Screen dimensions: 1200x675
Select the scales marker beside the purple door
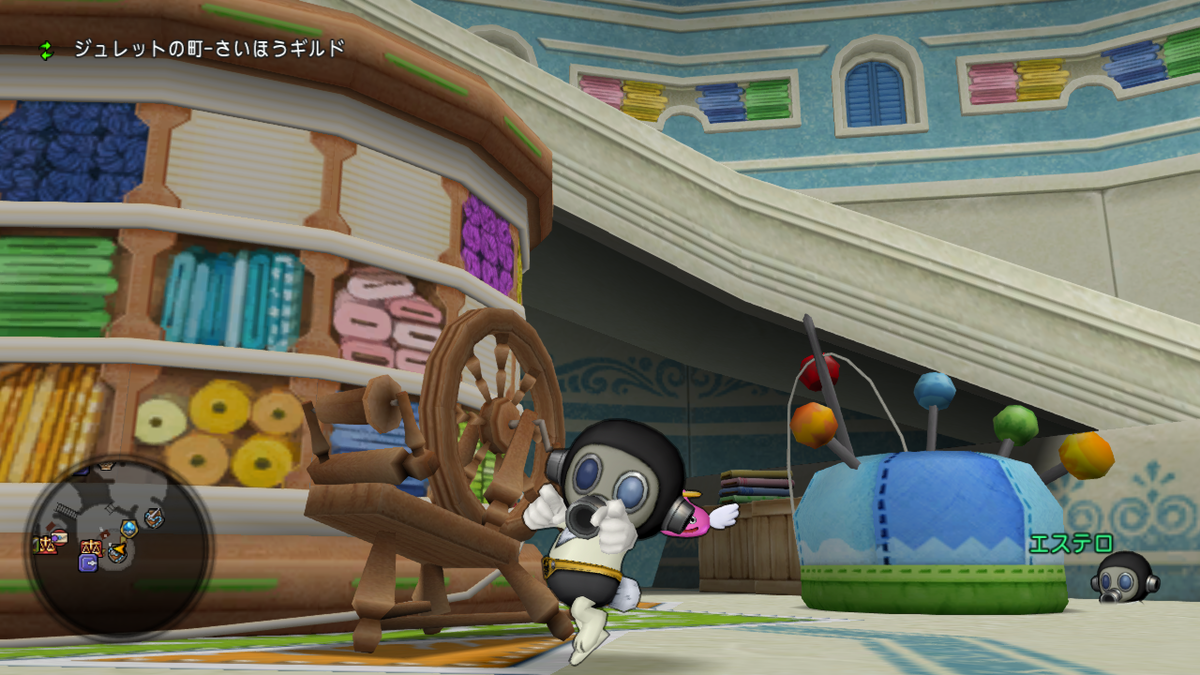tap(92, 546)
